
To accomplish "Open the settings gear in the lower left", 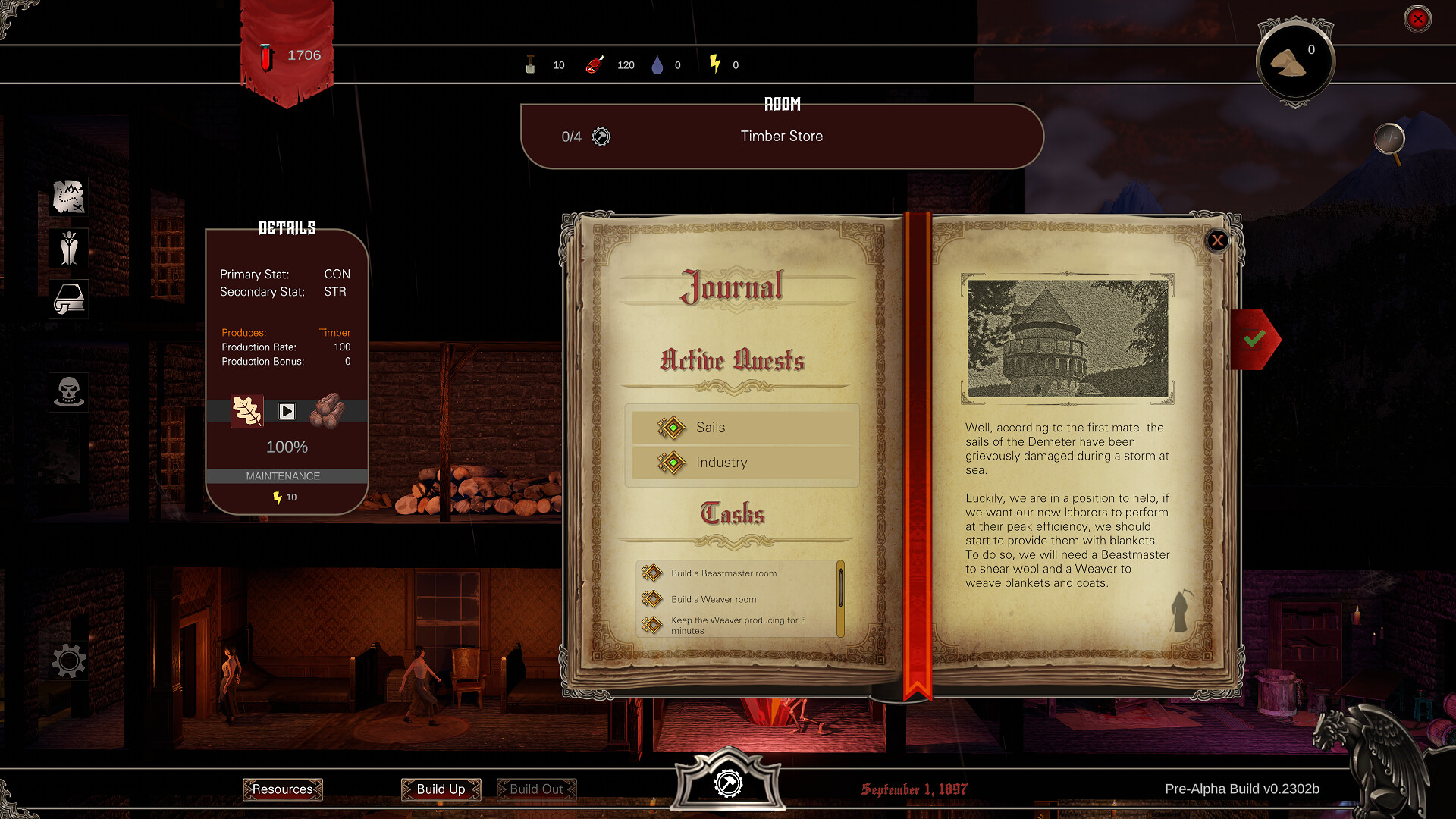I will 68,661.
